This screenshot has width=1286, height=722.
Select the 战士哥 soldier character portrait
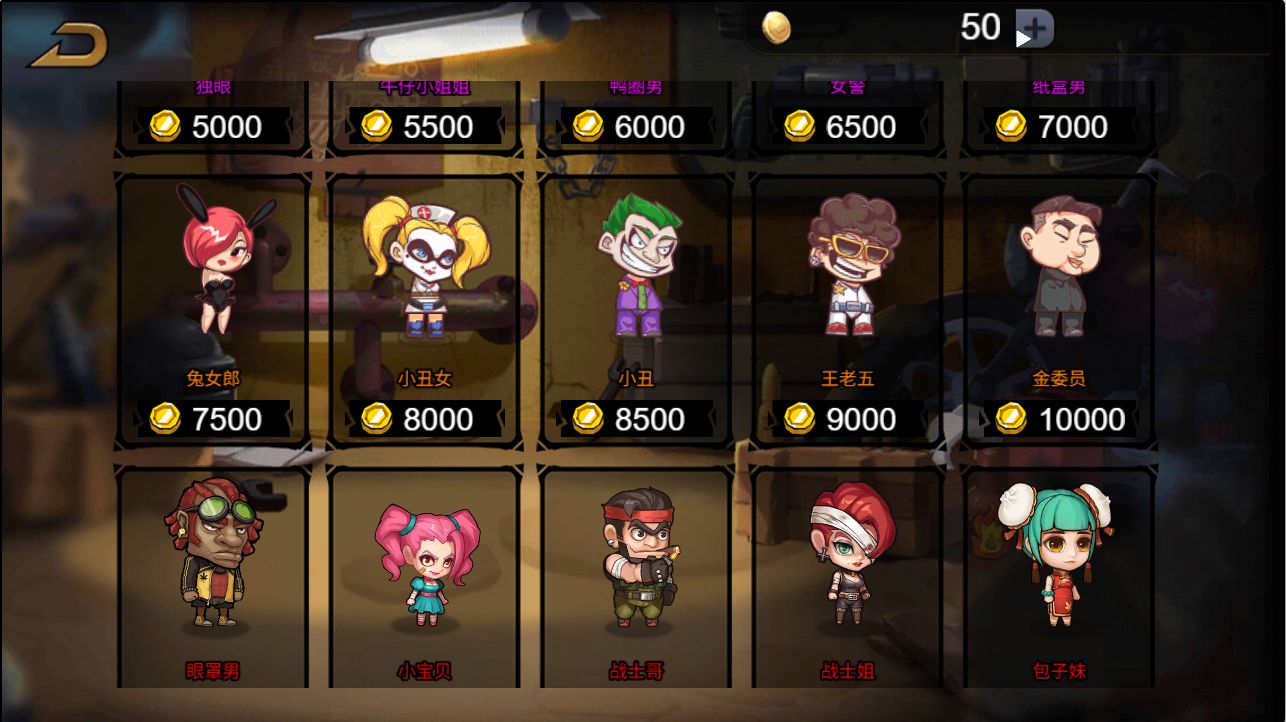636,560
